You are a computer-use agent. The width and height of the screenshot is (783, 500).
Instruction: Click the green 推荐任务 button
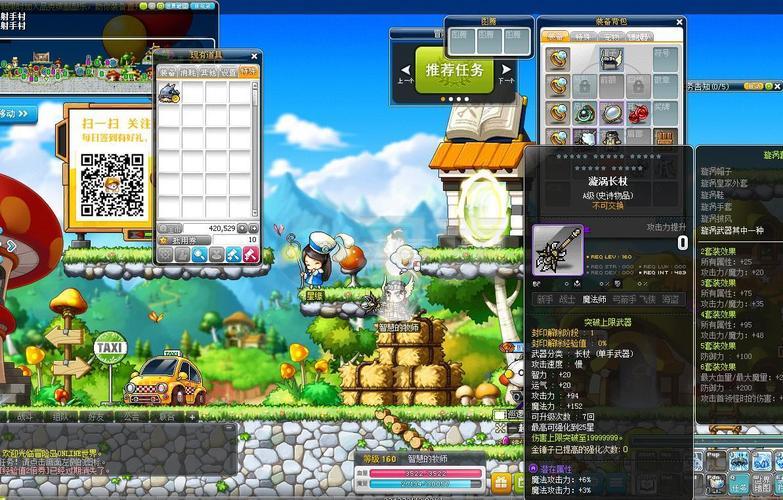point(455,70)
